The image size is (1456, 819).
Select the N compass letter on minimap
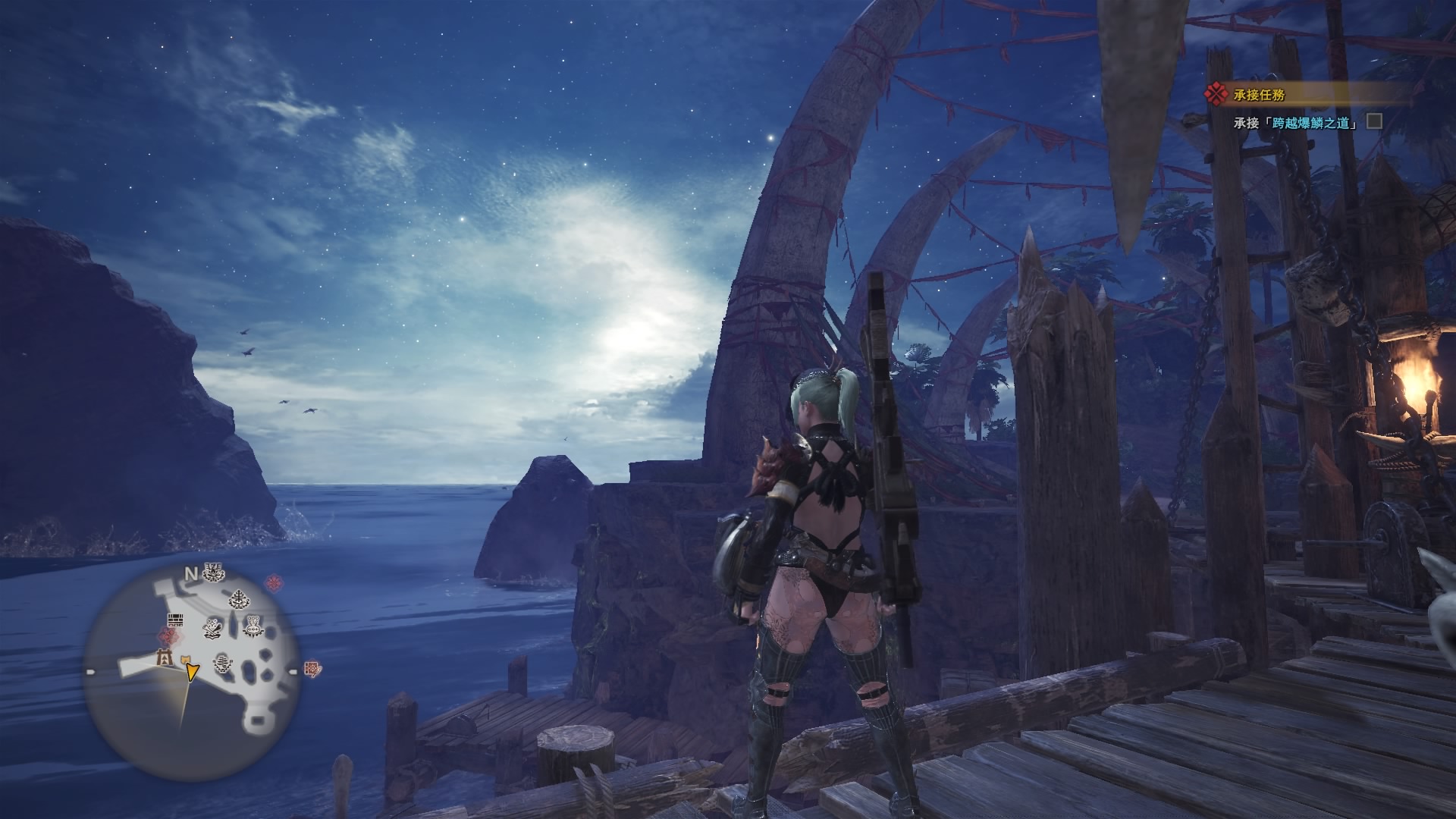(x=192, y=574)
